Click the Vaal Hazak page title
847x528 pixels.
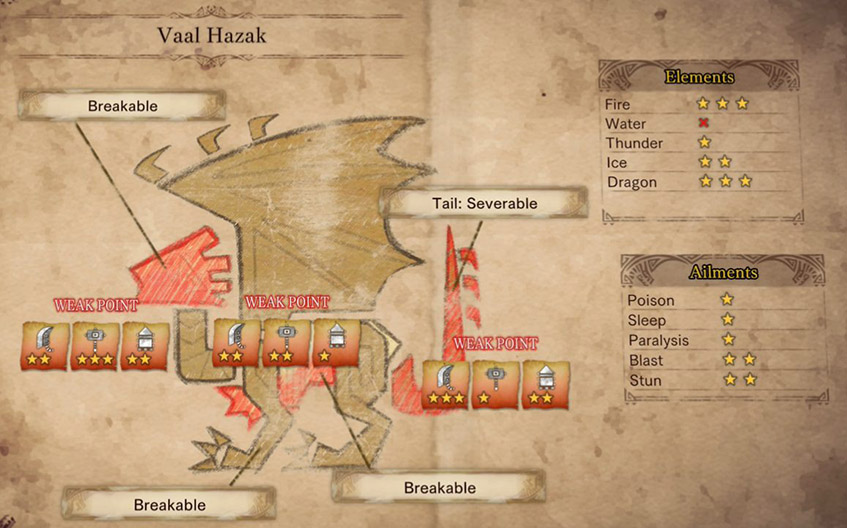tap(212, 36)
